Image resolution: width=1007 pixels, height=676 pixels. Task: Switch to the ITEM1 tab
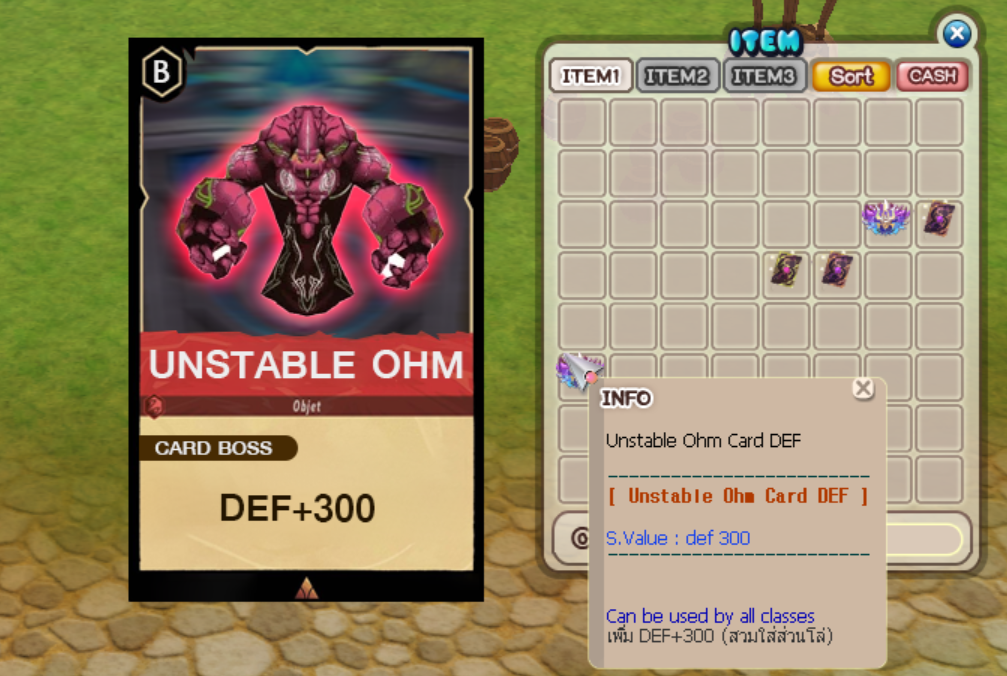[x=591, y=76]
